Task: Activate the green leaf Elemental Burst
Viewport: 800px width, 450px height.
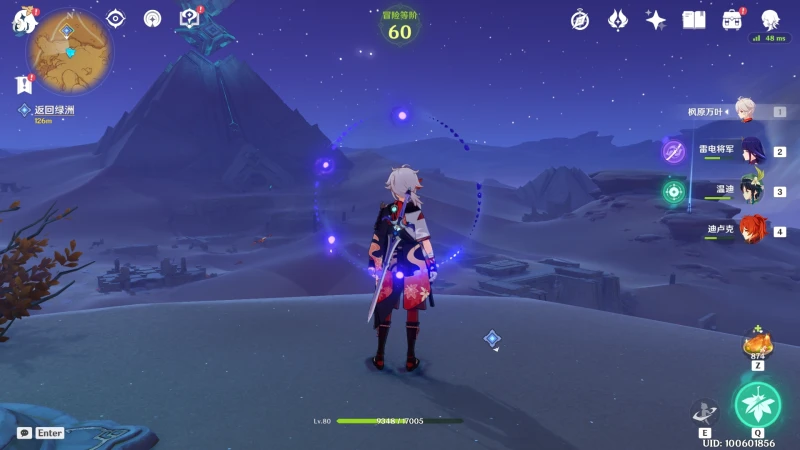Action: [757, 402]
